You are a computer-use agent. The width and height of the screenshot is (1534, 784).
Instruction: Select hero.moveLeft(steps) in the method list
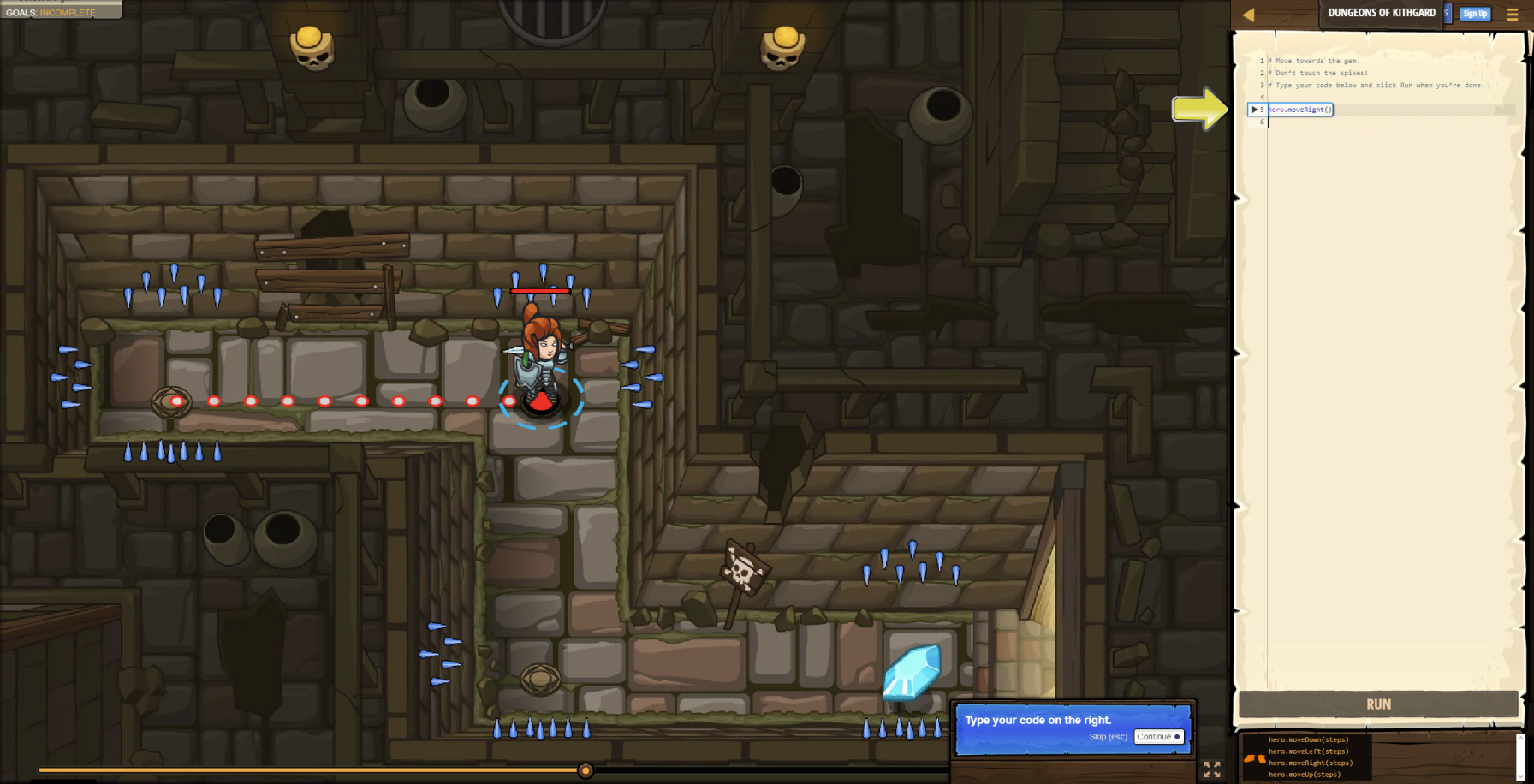coord(1308,751)
